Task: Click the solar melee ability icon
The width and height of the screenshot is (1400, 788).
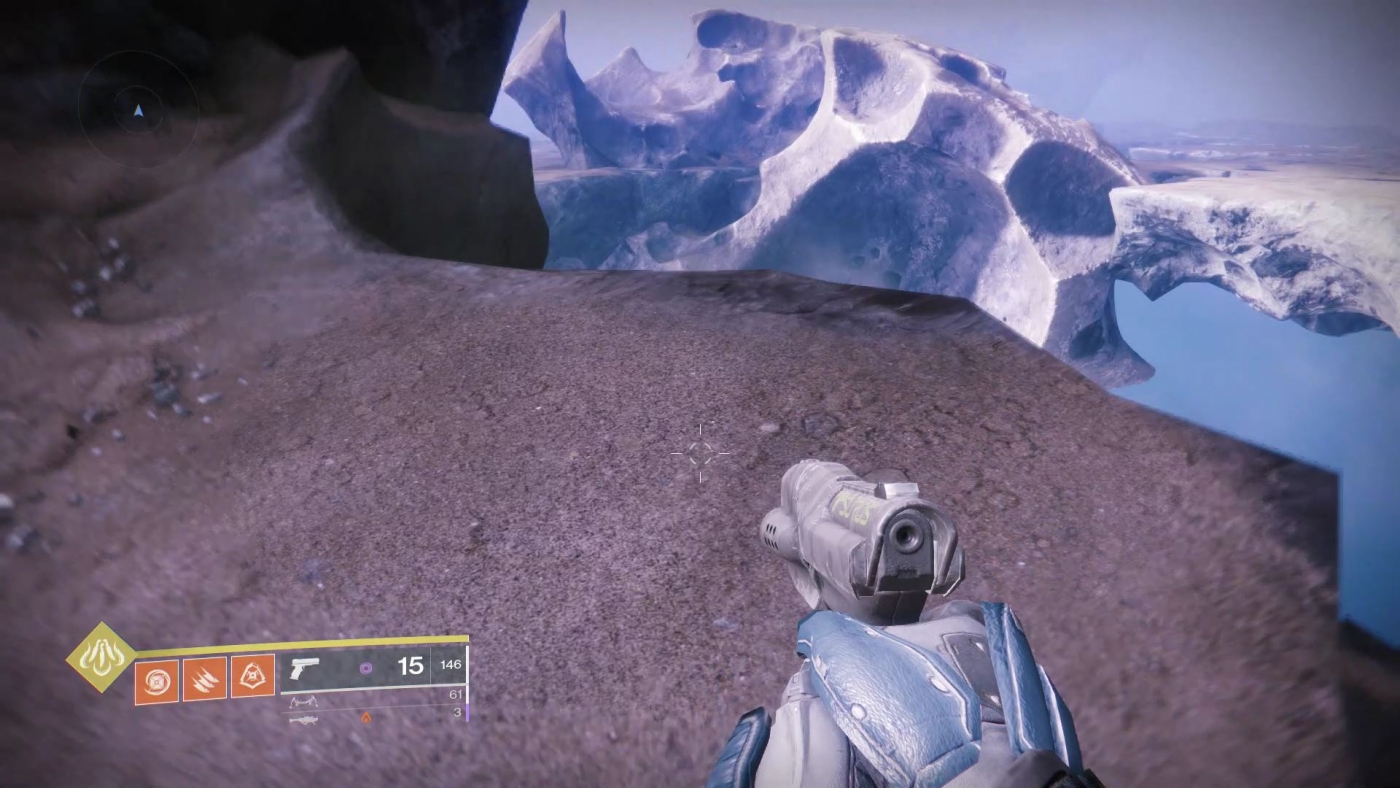Action: pyautogui.click(x=203, y=677)
